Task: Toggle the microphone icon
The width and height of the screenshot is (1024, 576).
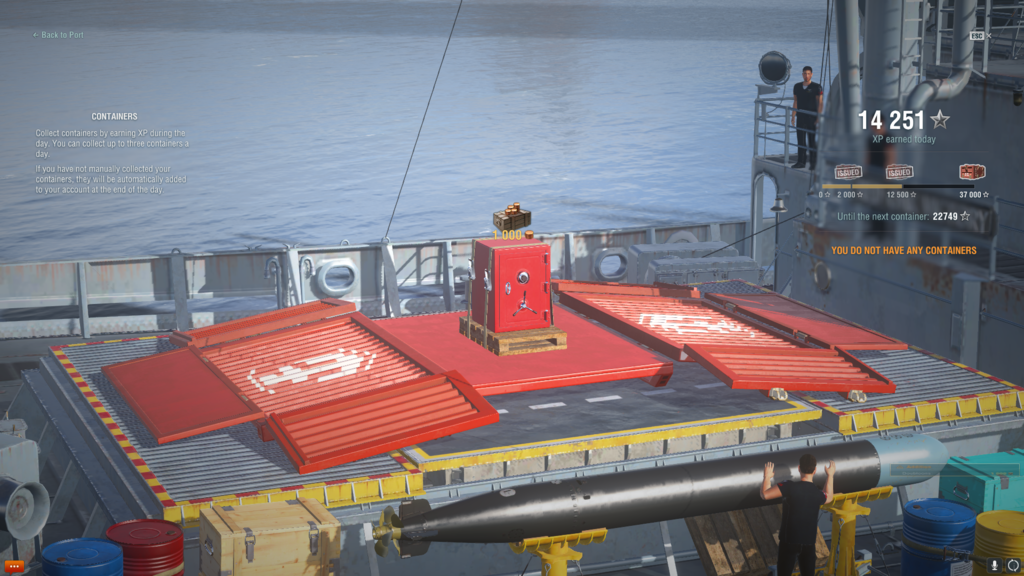Action: click(x=994, y=565)
